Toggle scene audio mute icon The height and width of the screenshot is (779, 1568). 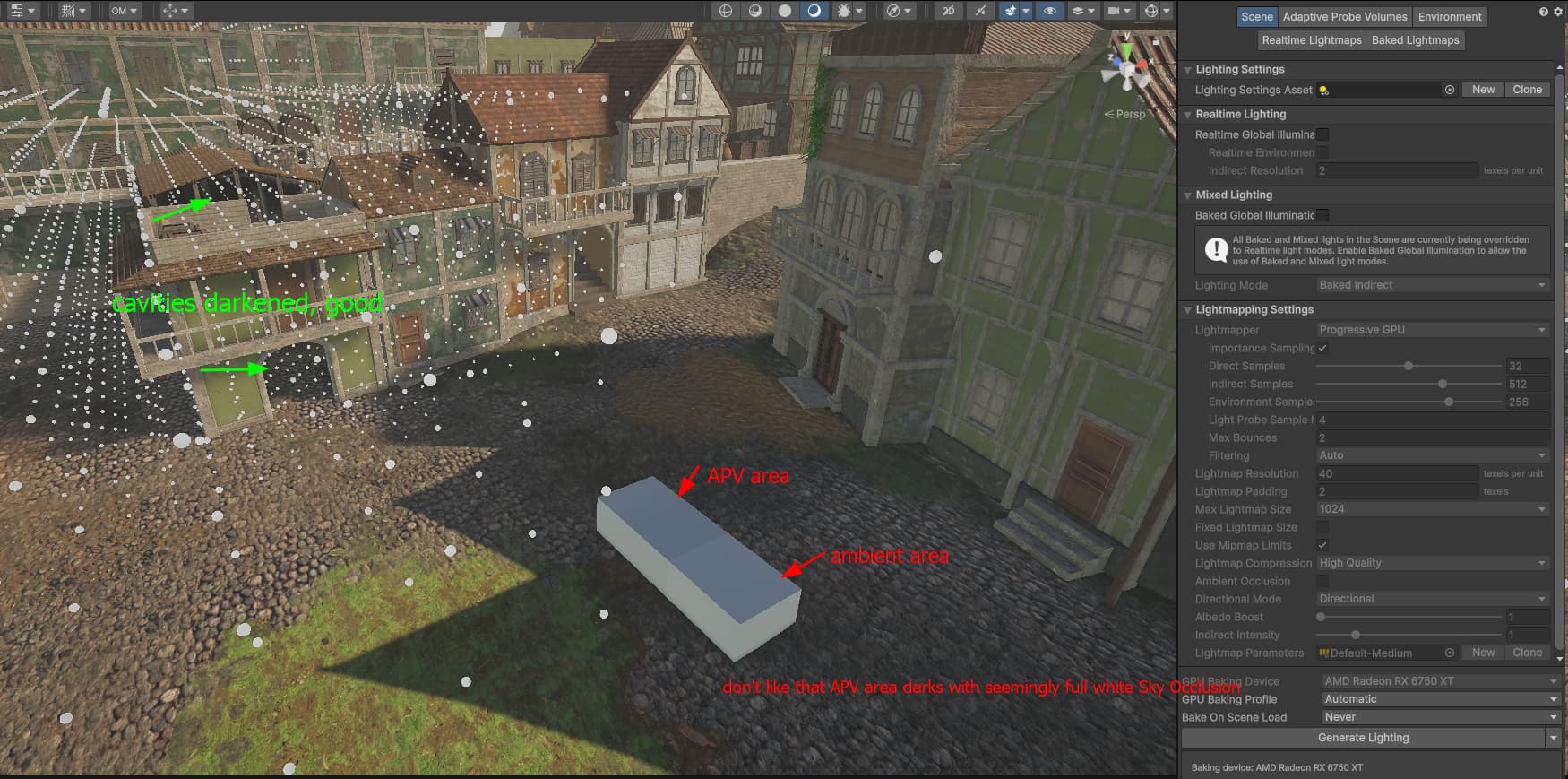pos(980,12)
